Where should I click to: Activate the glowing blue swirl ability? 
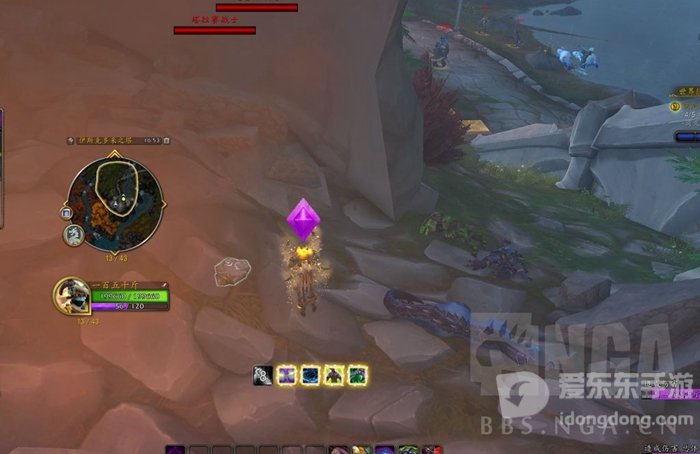[x=311, y=376]
